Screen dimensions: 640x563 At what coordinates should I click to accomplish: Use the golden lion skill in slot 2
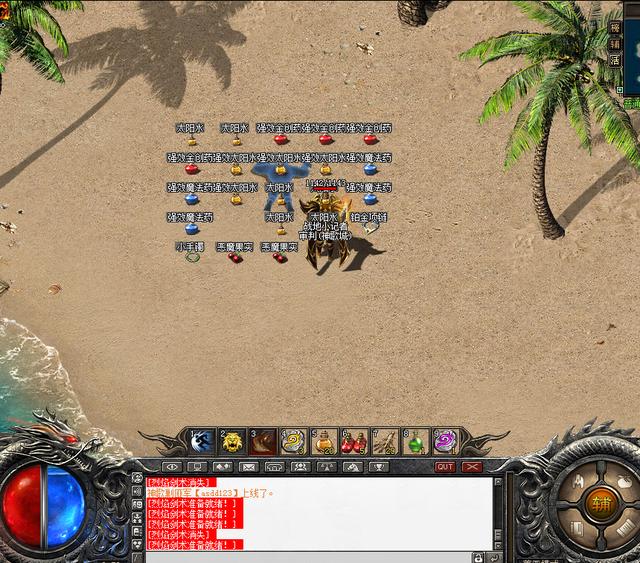tap(232, 441)
